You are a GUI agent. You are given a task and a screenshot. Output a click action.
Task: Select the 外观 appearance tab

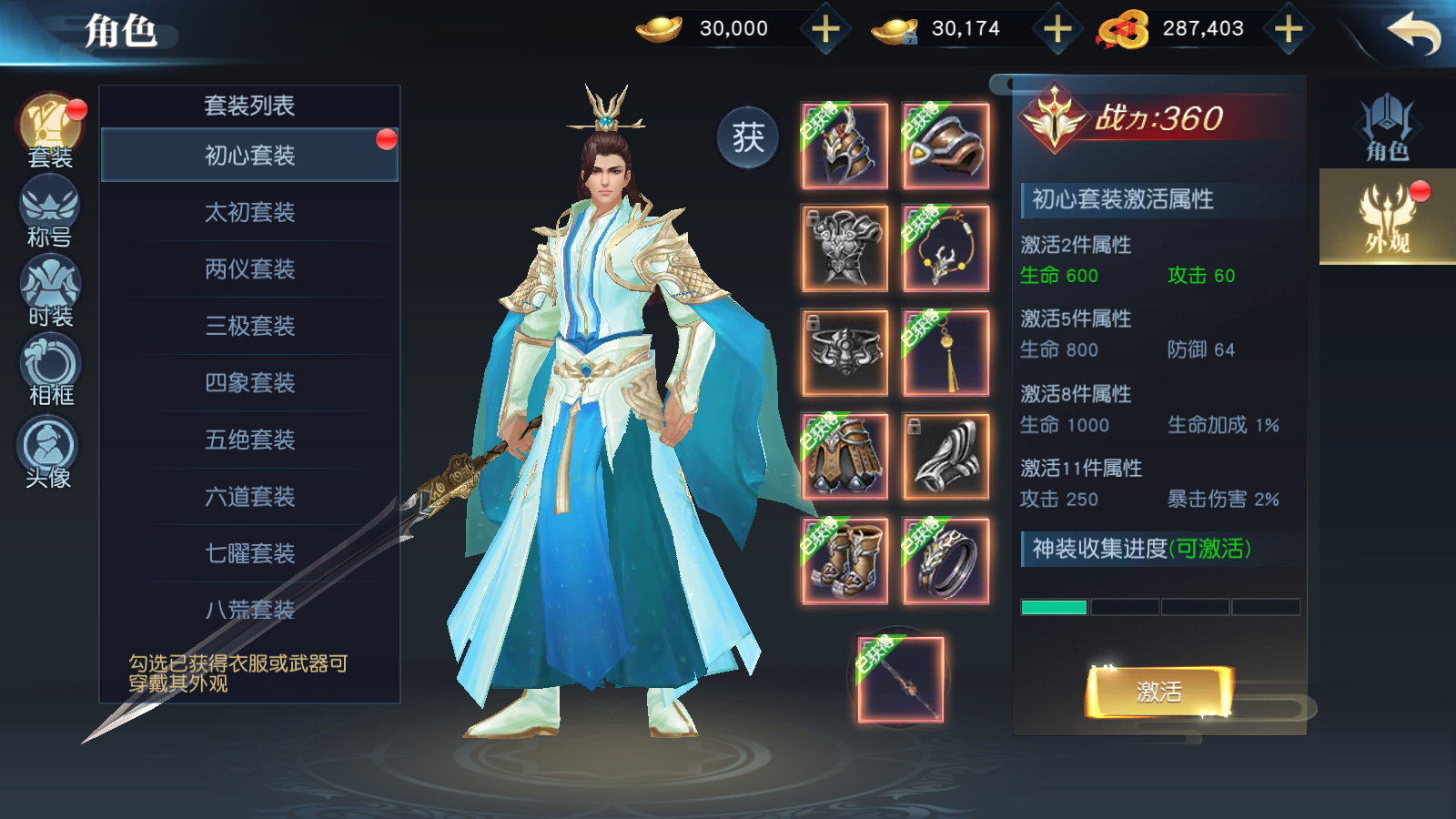[1387, 217]
